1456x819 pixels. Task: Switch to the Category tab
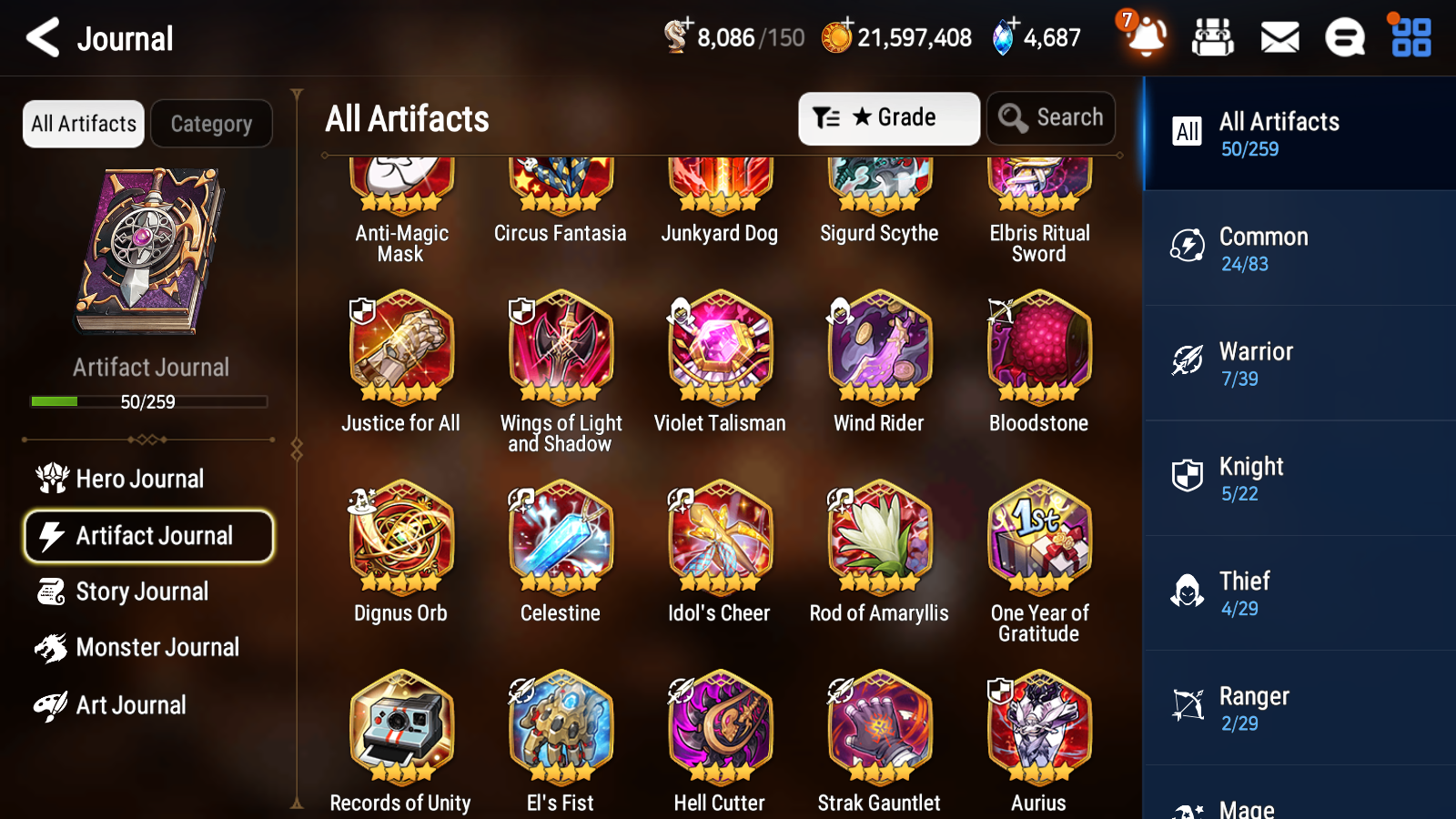coord(211,124)
